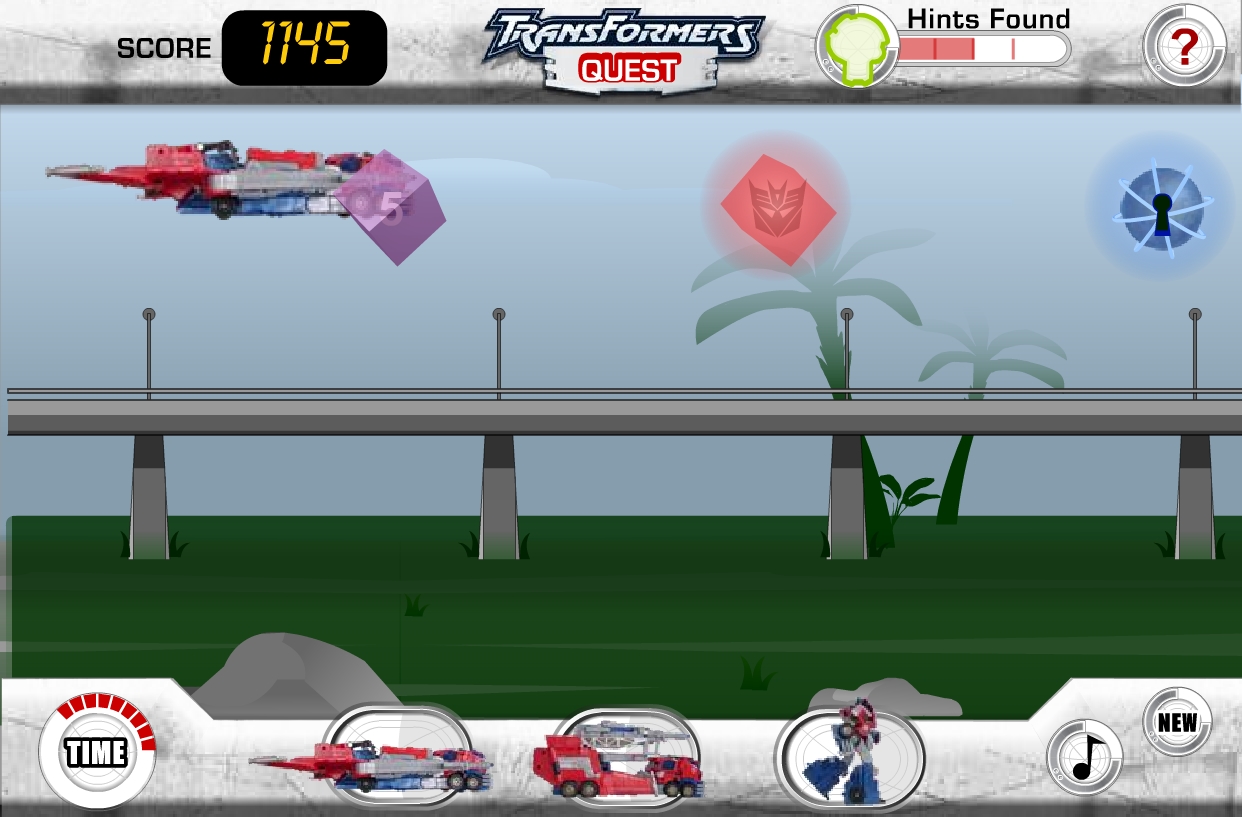Click the green hint head icon

point(857,46)
